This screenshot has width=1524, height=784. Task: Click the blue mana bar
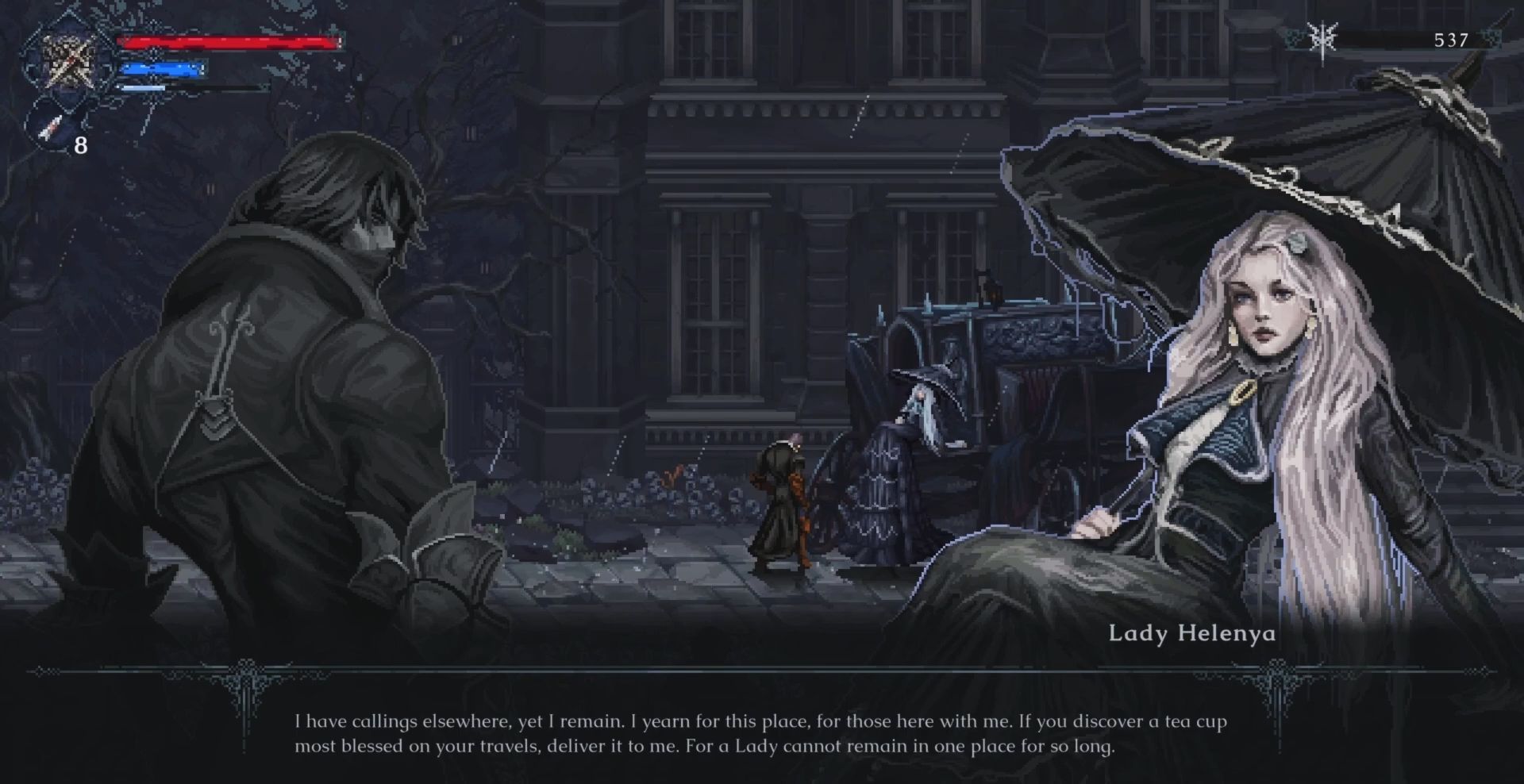(x=163, y=70)
